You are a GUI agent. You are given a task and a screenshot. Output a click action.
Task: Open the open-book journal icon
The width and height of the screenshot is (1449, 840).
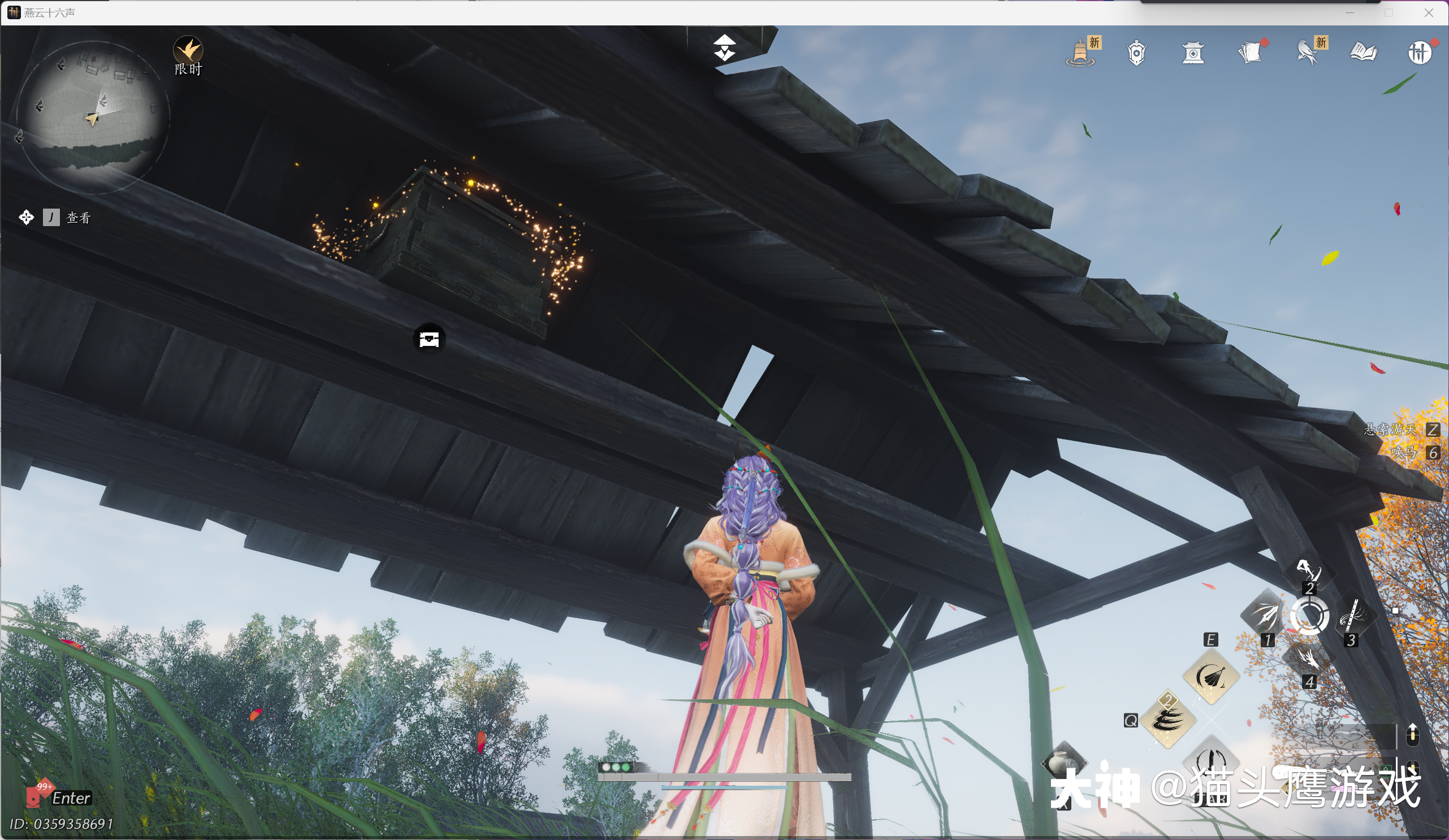pos(1363,54)
